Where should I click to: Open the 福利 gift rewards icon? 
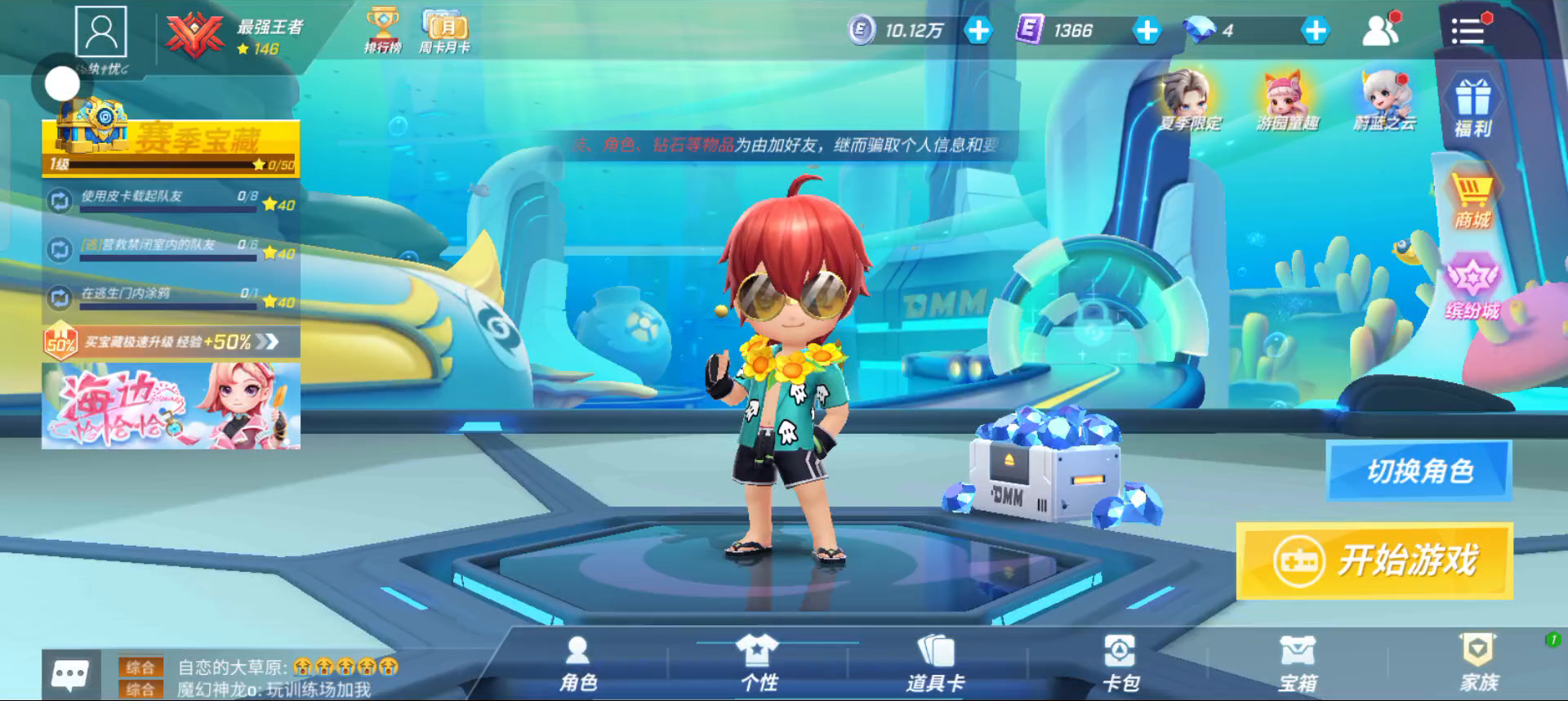coord(1472,106)
